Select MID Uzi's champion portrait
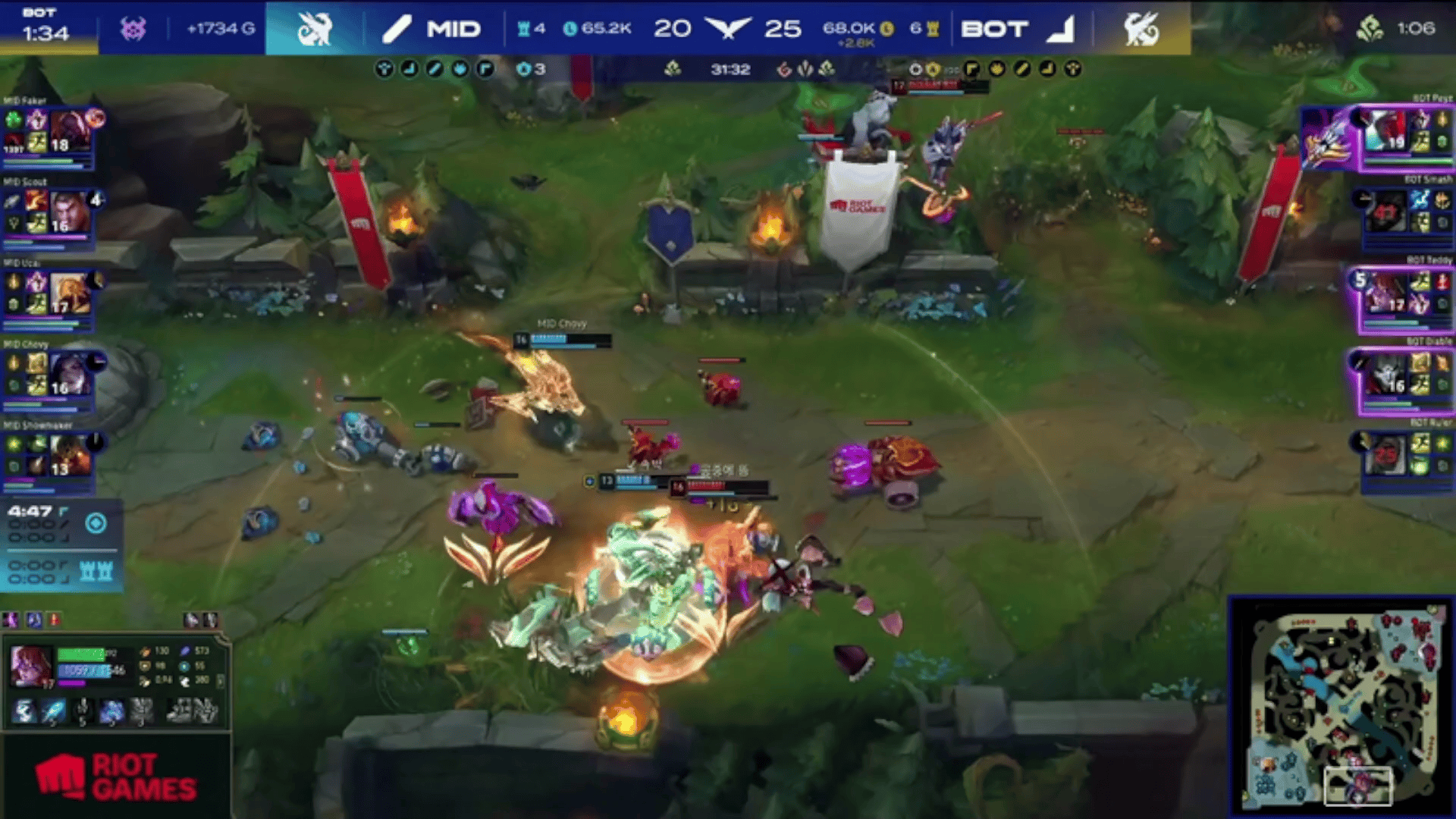1456x819 pixels. pyautogui.click(x=70, y=293)
